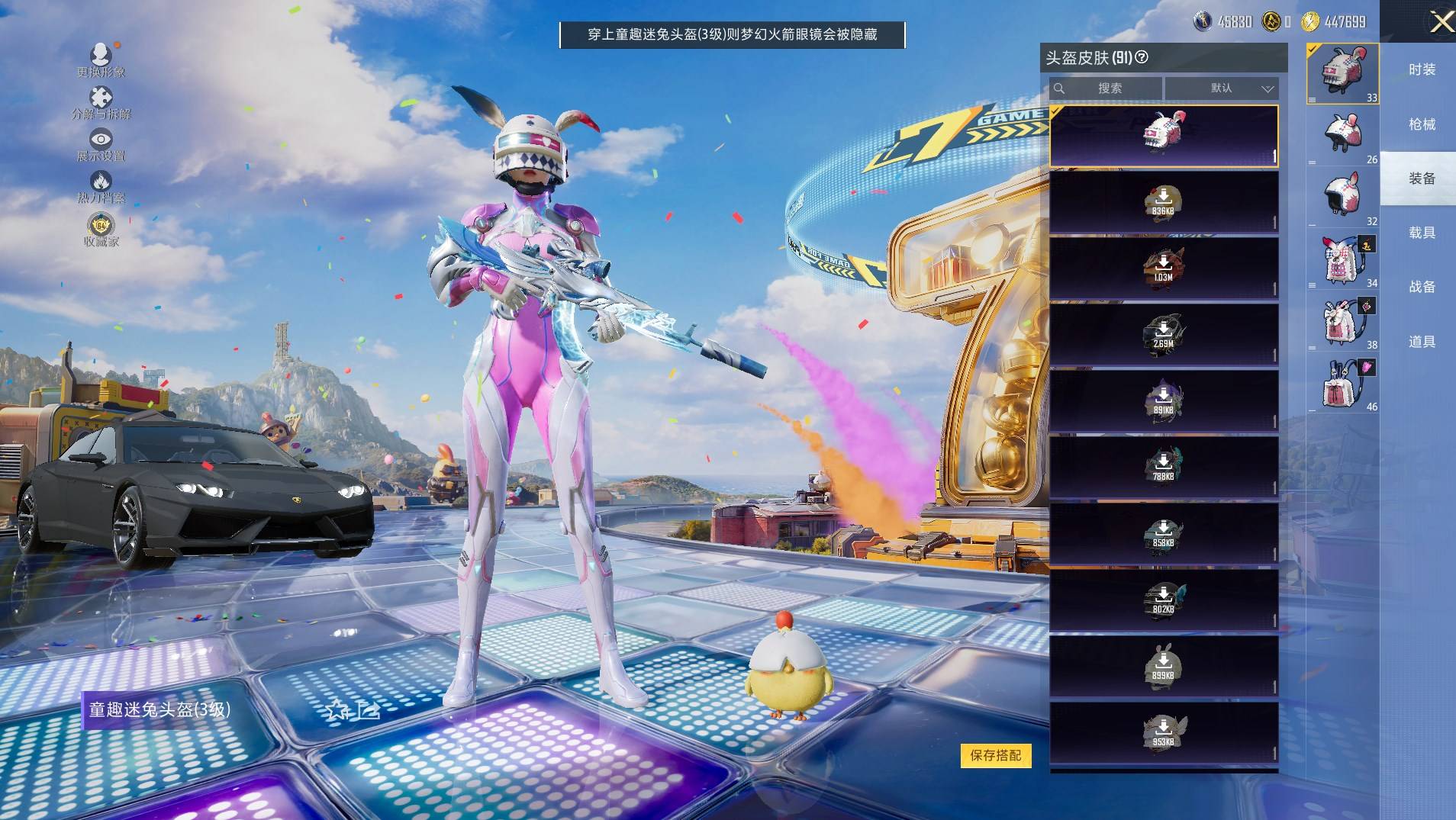Viewport: 1456px width, 820px height.
Task: Close the wardrobe with the X button
Action: [1440, 21]
